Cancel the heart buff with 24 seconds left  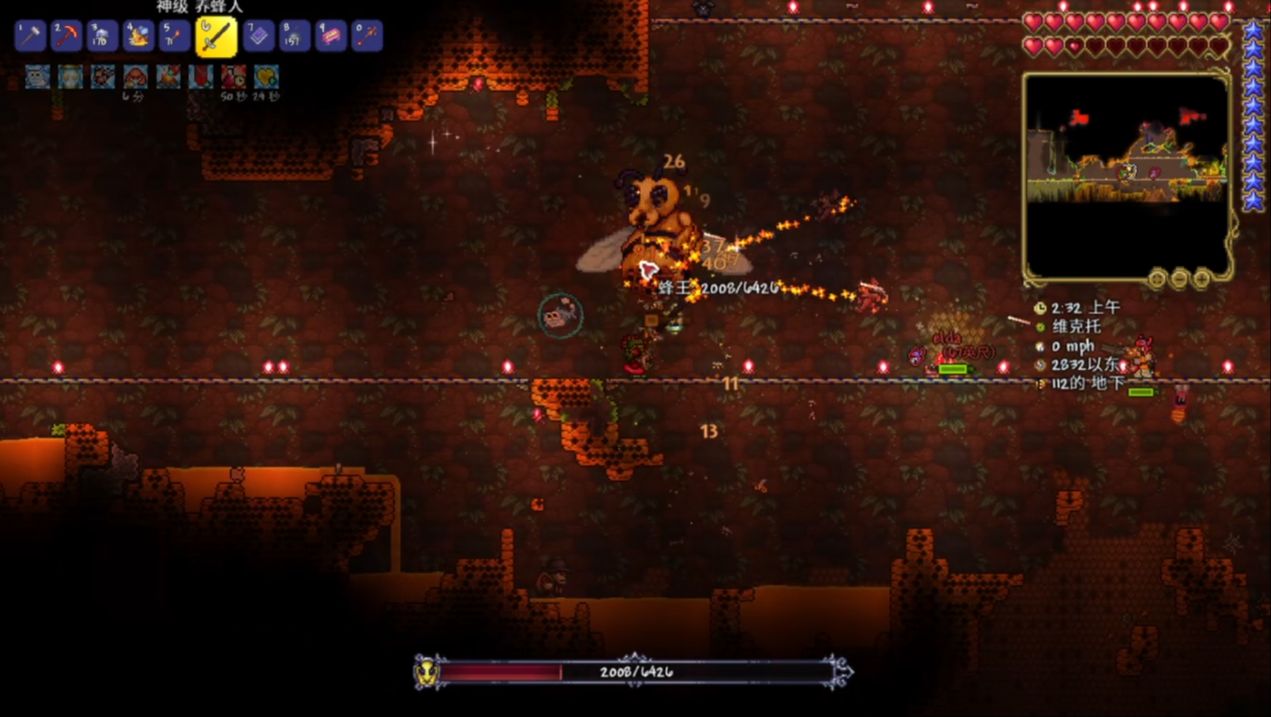265,76
